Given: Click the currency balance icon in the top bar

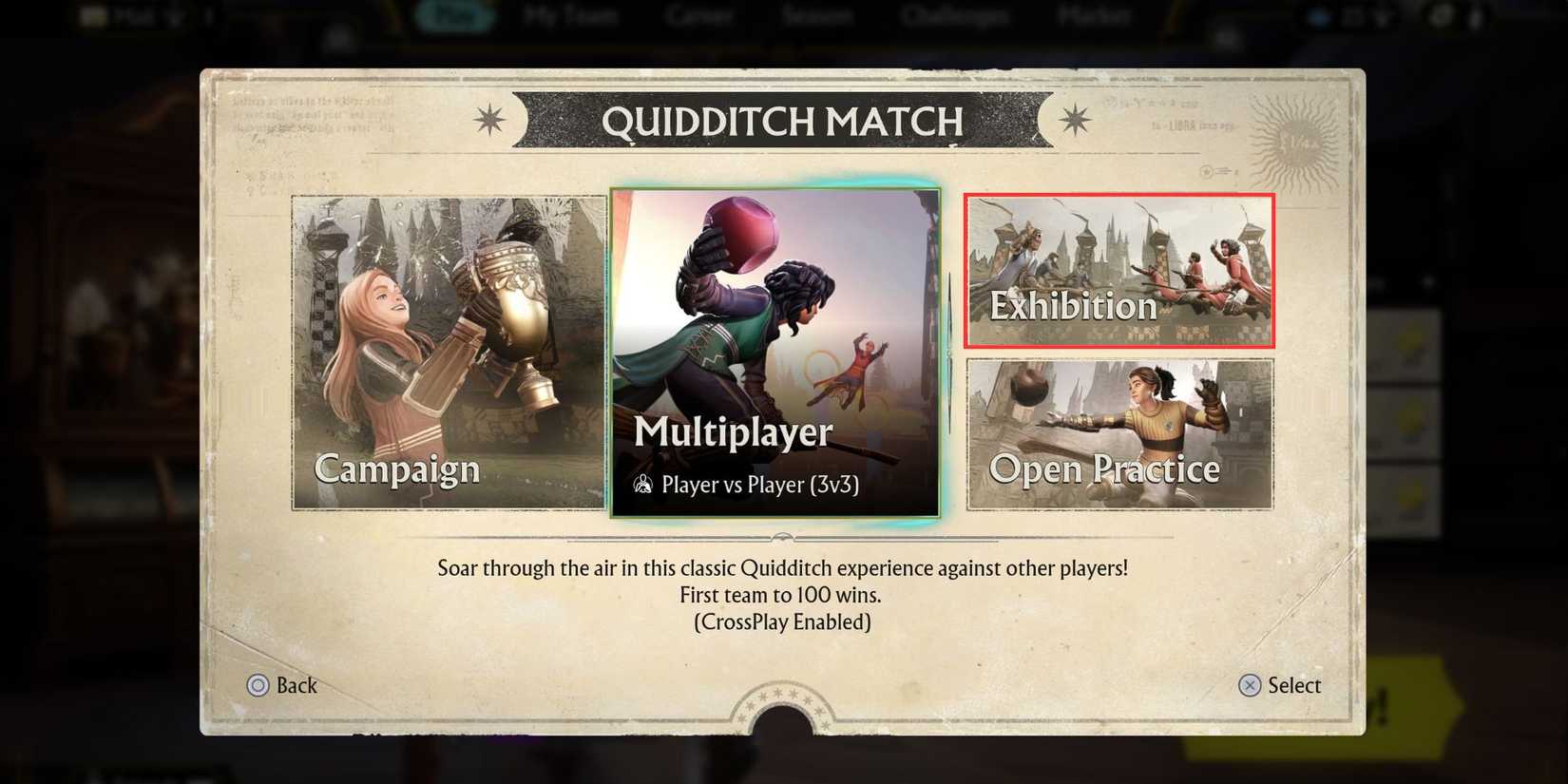Looking at the screenshot, I should 1319,15.
